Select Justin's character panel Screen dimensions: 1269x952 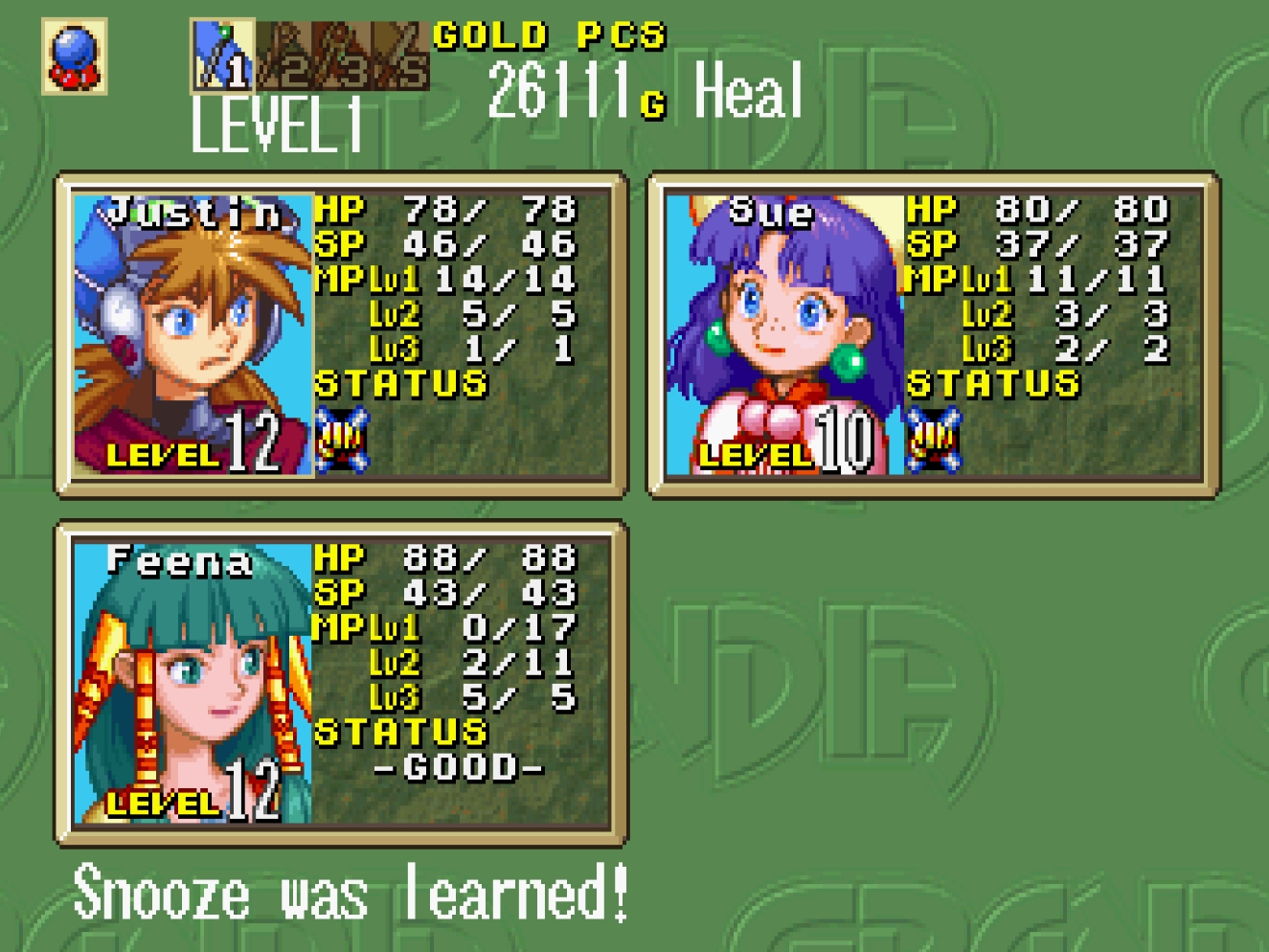[x=341, y=335]
